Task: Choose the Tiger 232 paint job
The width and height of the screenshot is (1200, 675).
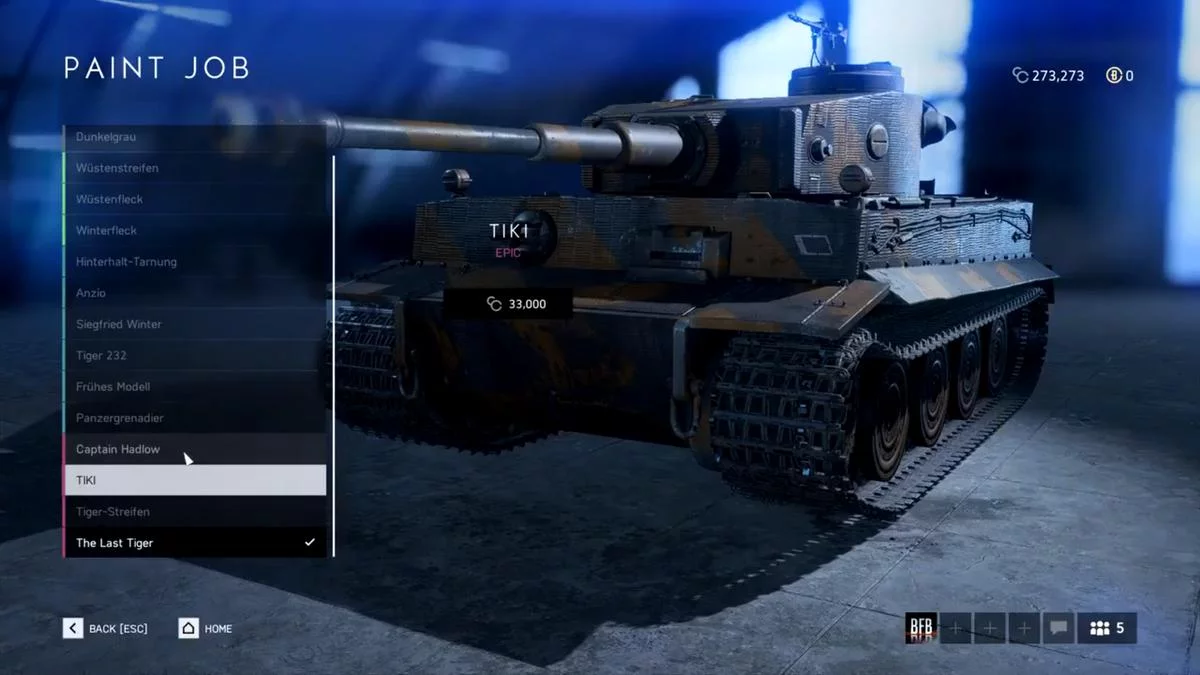Action: pyautogui.click(x=195, y=355)
